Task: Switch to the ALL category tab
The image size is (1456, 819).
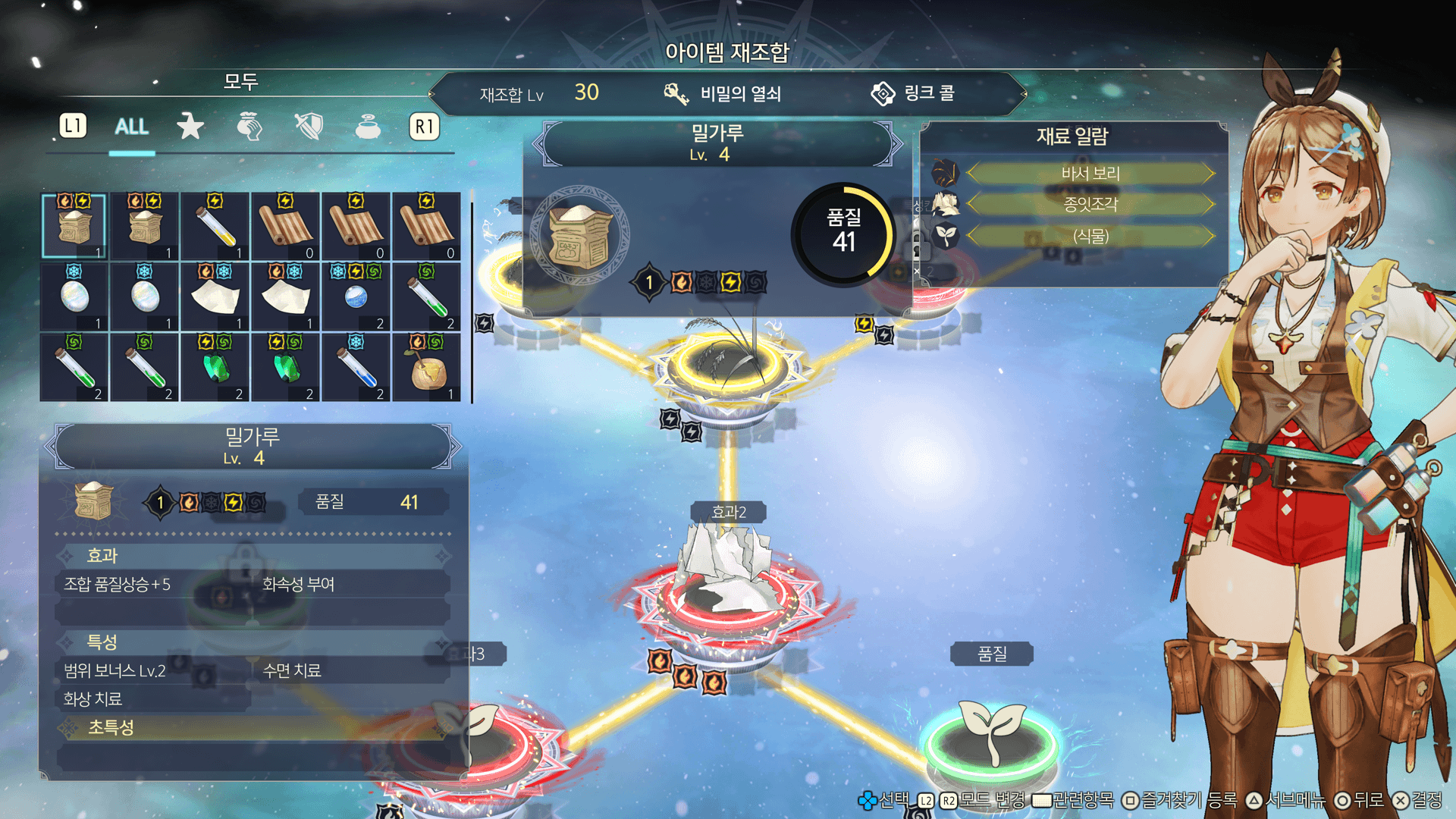Action: coord(131,127)
